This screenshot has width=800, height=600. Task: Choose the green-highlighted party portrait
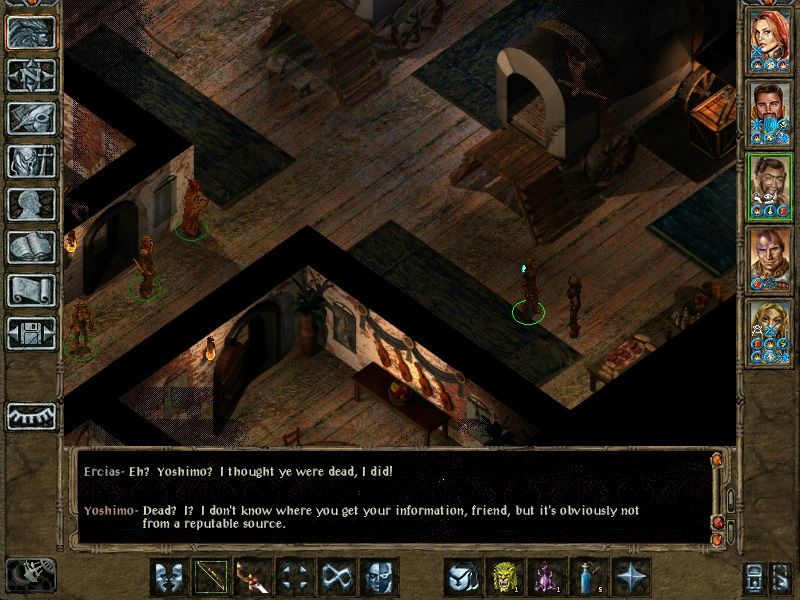[770, 186]
